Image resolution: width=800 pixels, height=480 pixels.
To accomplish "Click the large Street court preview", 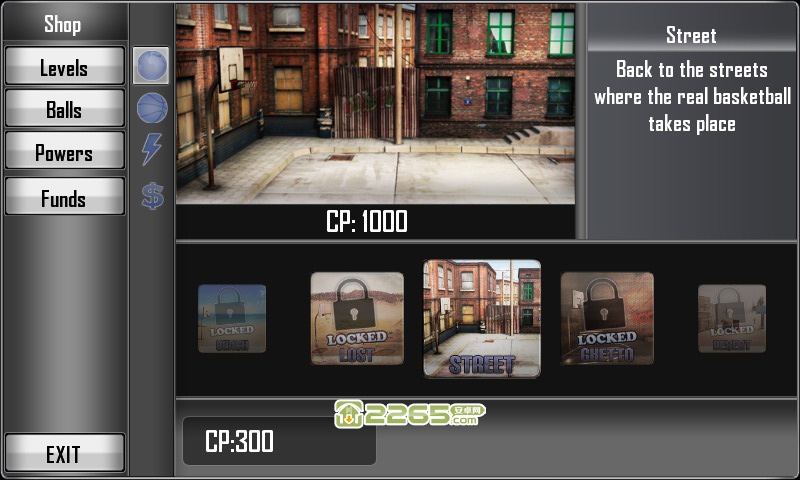I will coord(375,103).
